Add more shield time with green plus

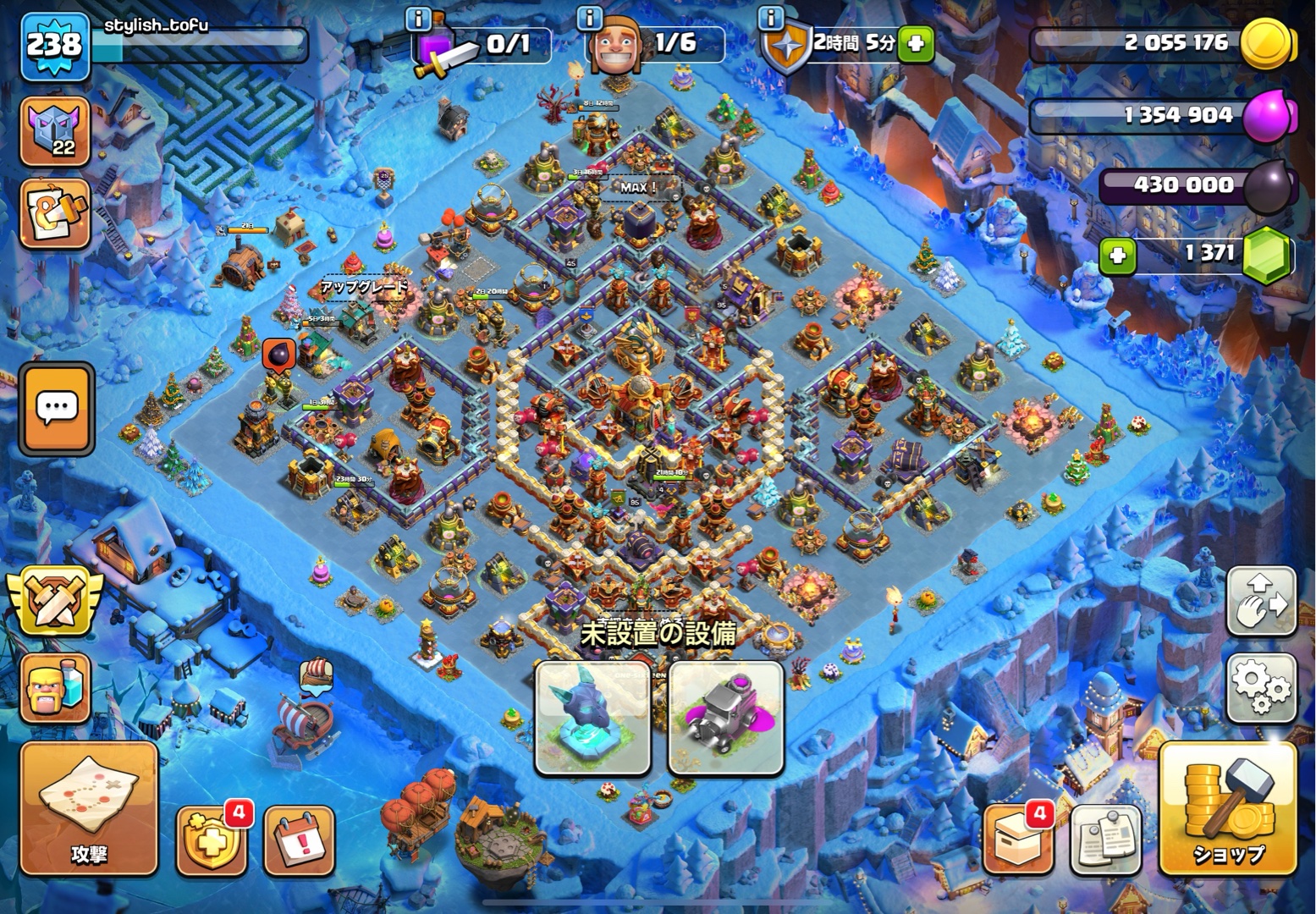tap(915, 43)
